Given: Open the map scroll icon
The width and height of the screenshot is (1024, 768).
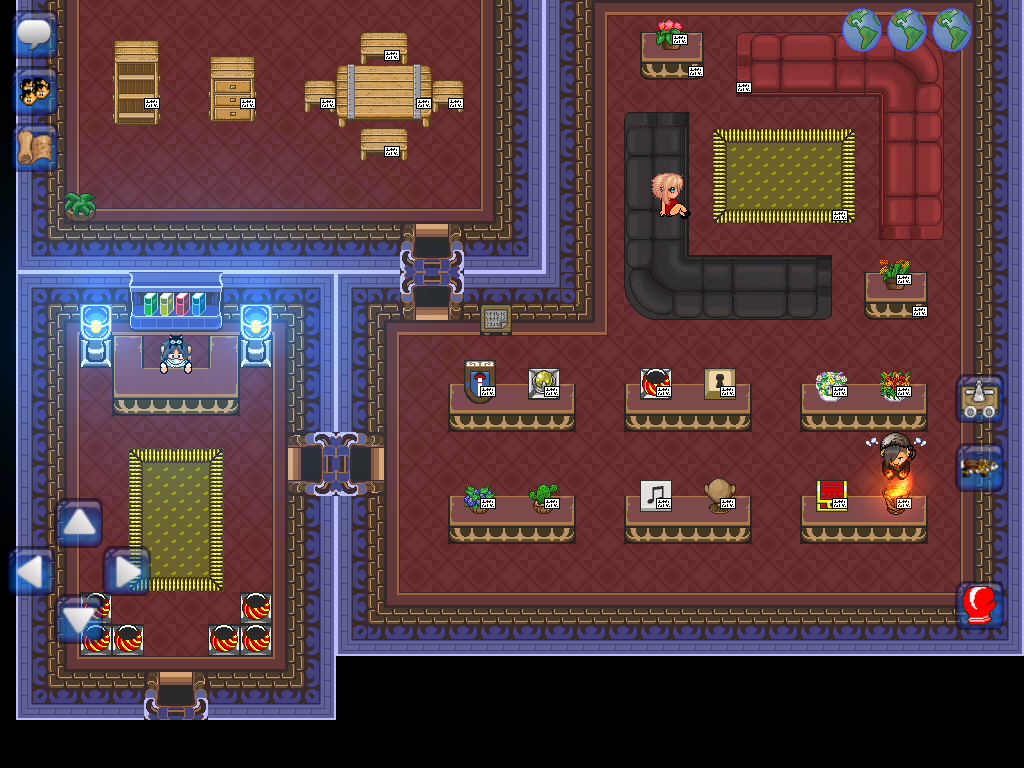Looking at the screenshot, I should [35, 148].
